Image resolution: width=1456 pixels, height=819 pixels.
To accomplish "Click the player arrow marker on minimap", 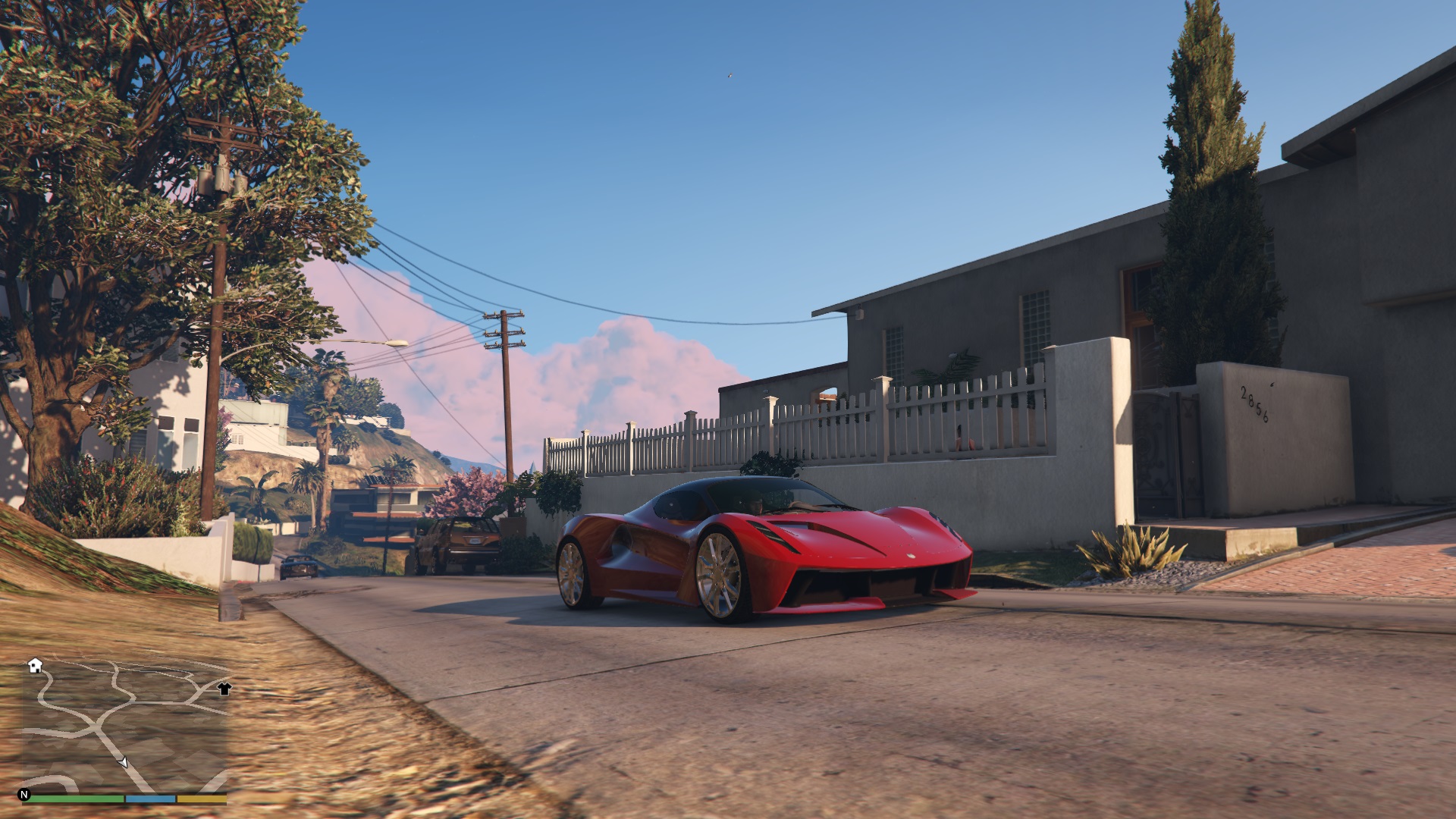I will tap(122, 764).
